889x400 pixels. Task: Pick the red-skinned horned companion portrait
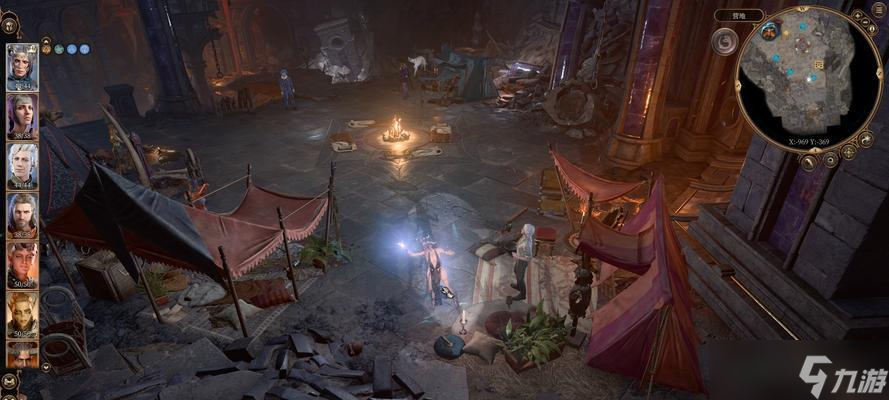click(x=21, y=263)
